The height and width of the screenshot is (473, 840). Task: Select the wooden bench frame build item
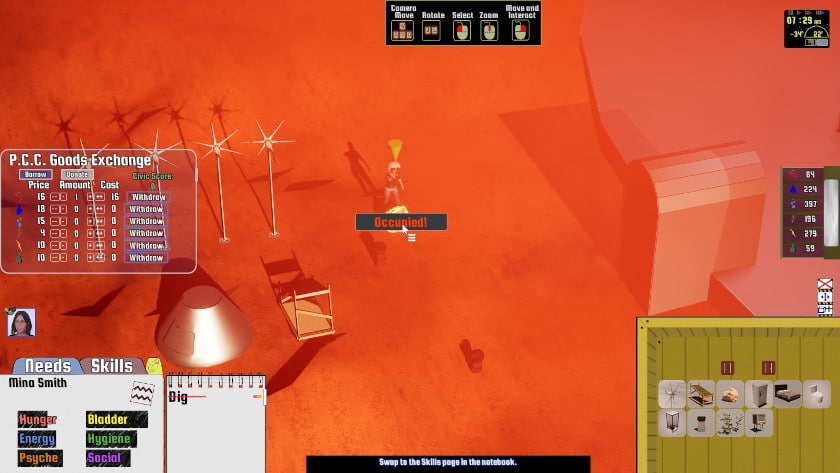pos(701,394)
